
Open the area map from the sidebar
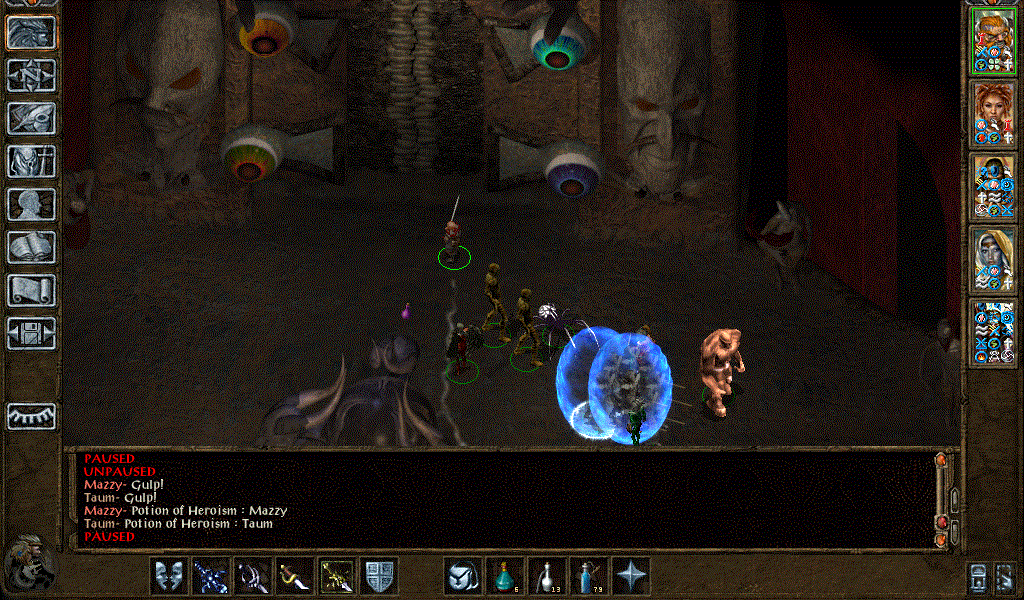[32, 75]
